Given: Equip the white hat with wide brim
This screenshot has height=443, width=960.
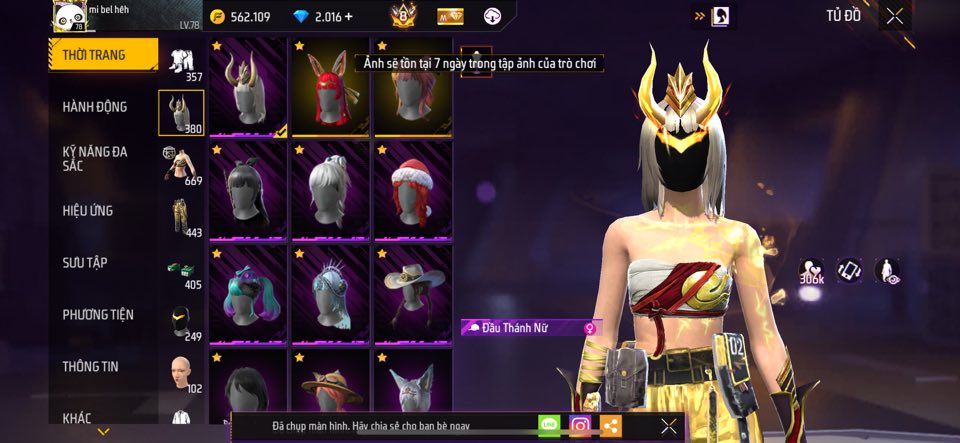Looking at the screenshot, I should coord(413,292).
